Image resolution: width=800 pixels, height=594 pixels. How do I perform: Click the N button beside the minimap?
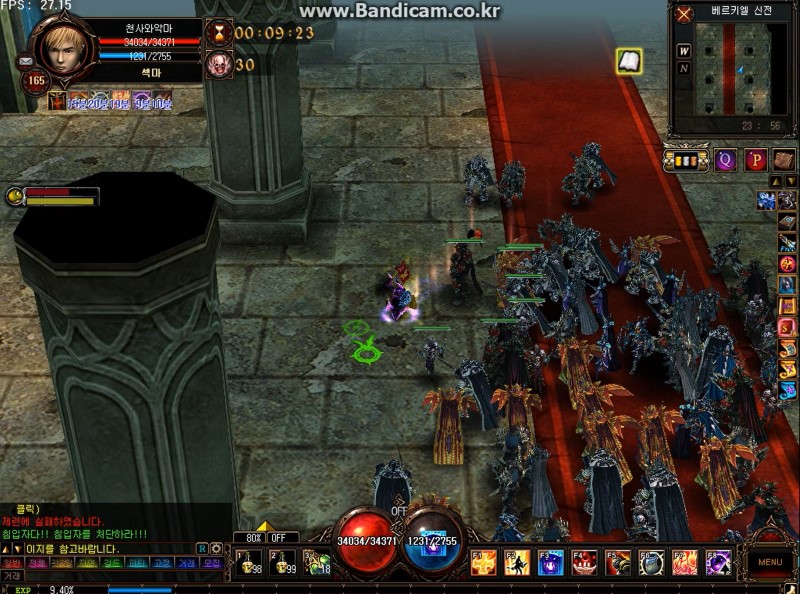[684, 68]
